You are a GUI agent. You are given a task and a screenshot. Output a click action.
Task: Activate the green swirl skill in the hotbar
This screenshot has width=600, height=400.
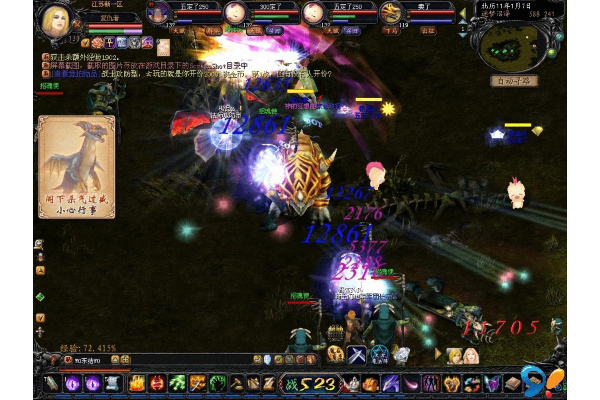(x=177, y=383)
